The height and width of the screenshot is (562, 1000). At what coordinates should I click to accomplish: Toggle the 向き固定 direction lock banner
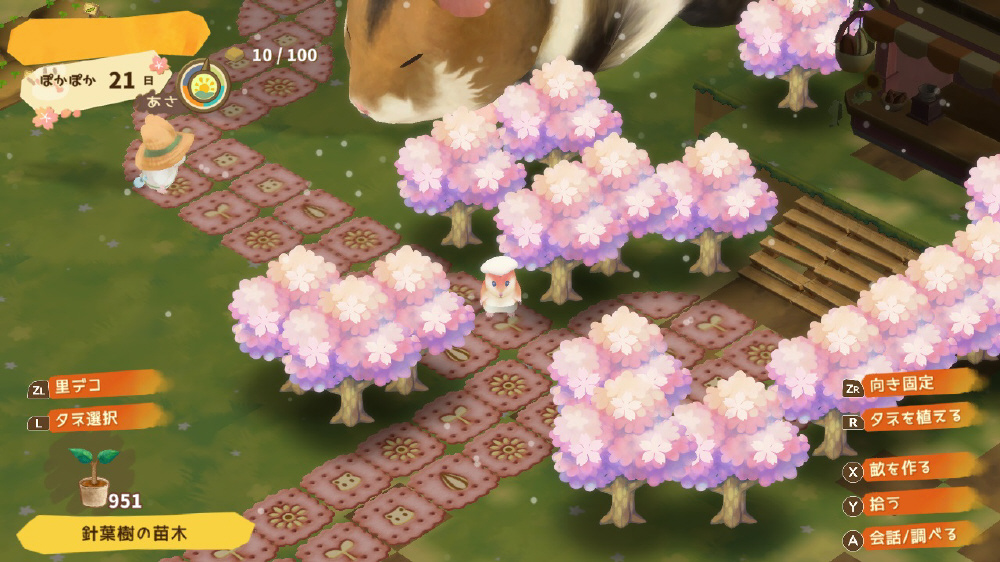[910, 385]
